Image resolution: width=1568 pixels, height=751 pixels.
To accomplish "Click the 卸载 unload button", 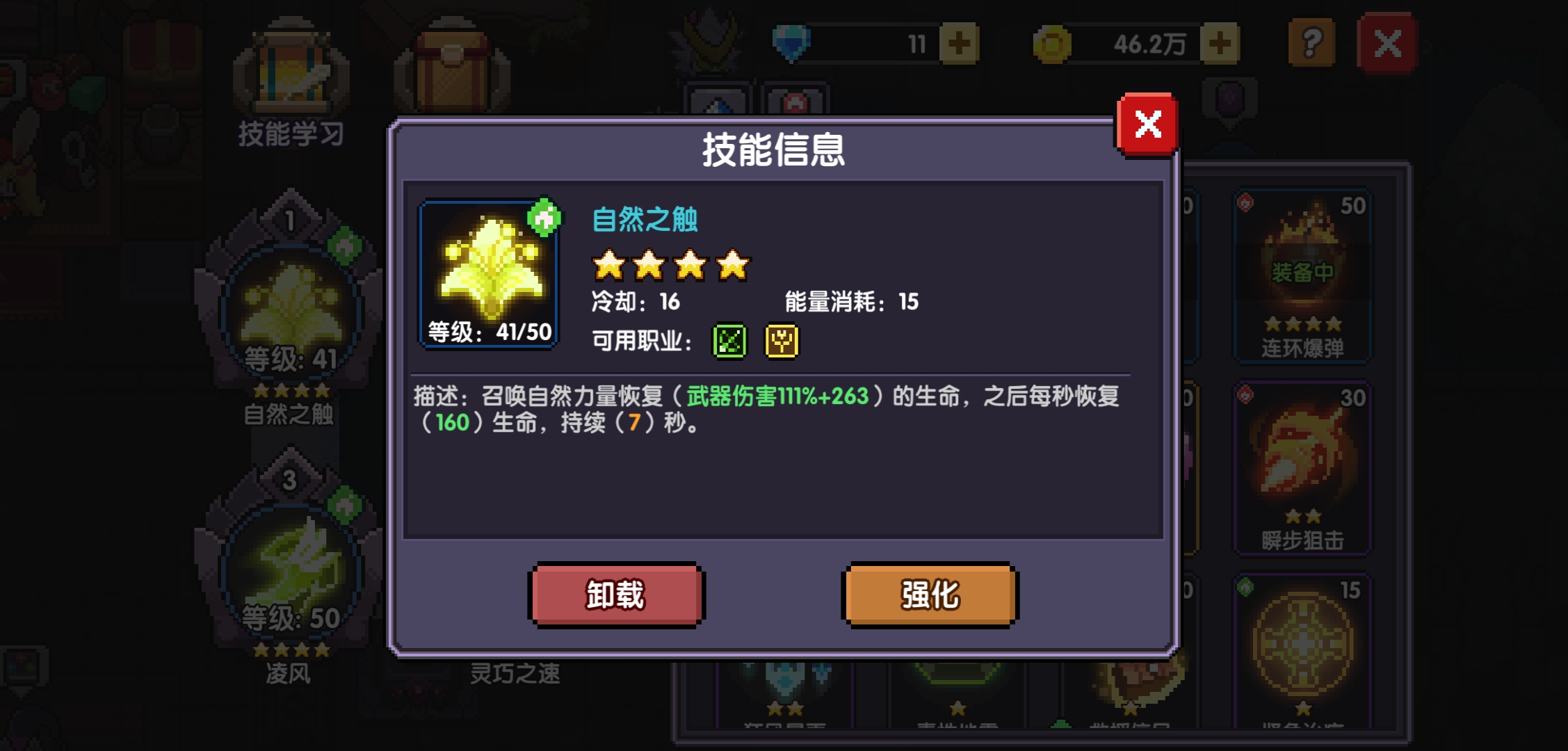I will point(615,595).
